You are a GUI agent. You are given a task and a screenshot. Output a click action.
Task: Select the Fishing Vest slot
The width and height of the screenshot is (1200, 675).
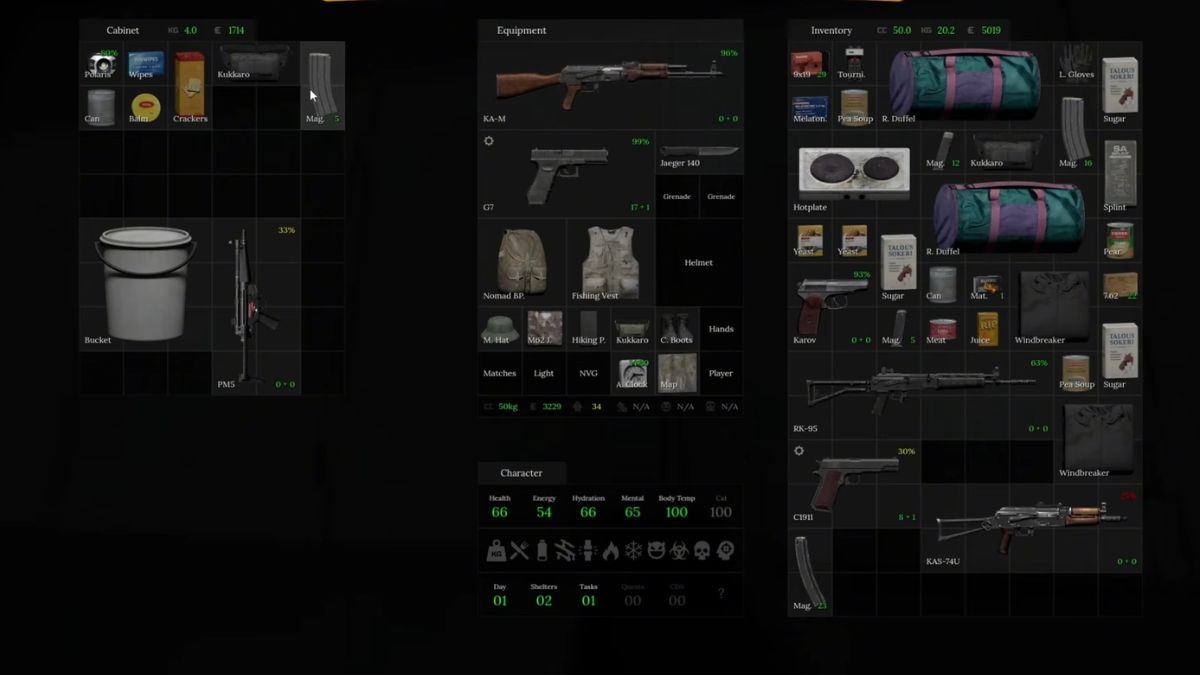pyautogui.click(x=609, y=261)
